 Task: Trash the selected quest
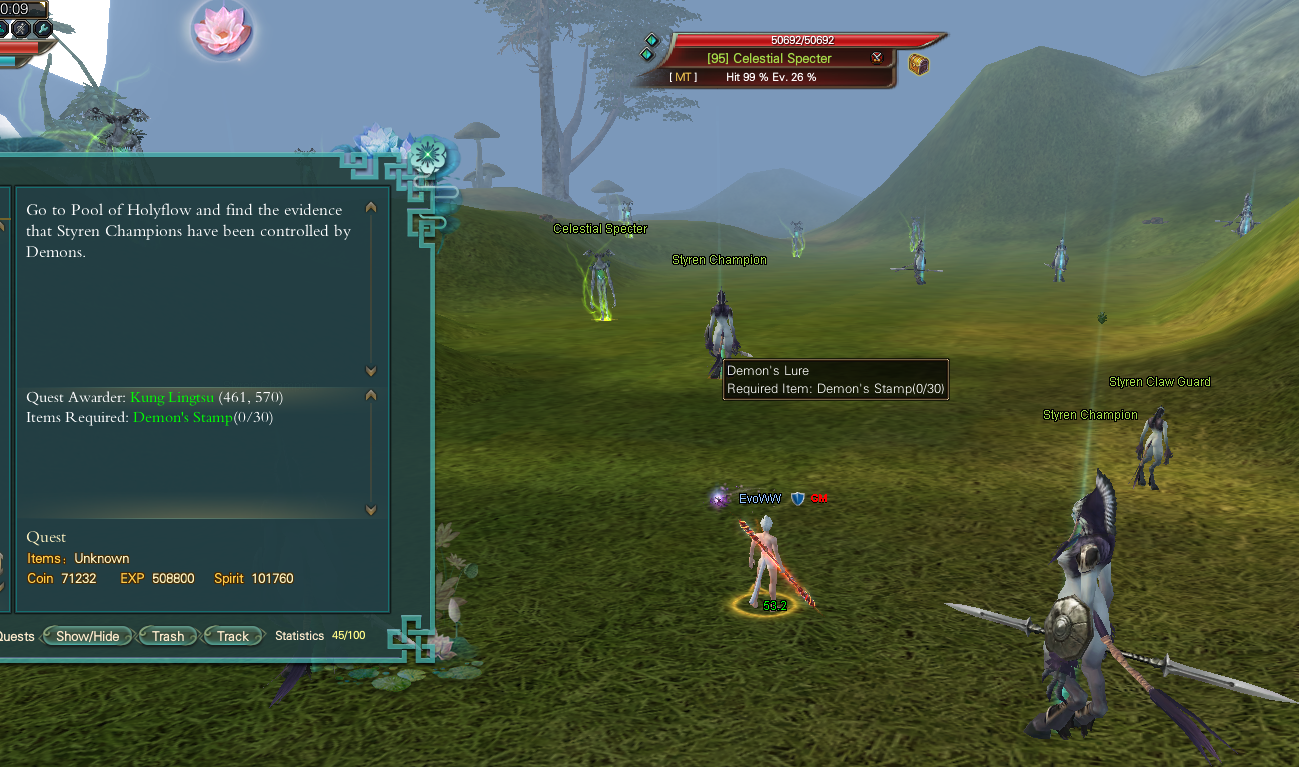pos(168,636)
